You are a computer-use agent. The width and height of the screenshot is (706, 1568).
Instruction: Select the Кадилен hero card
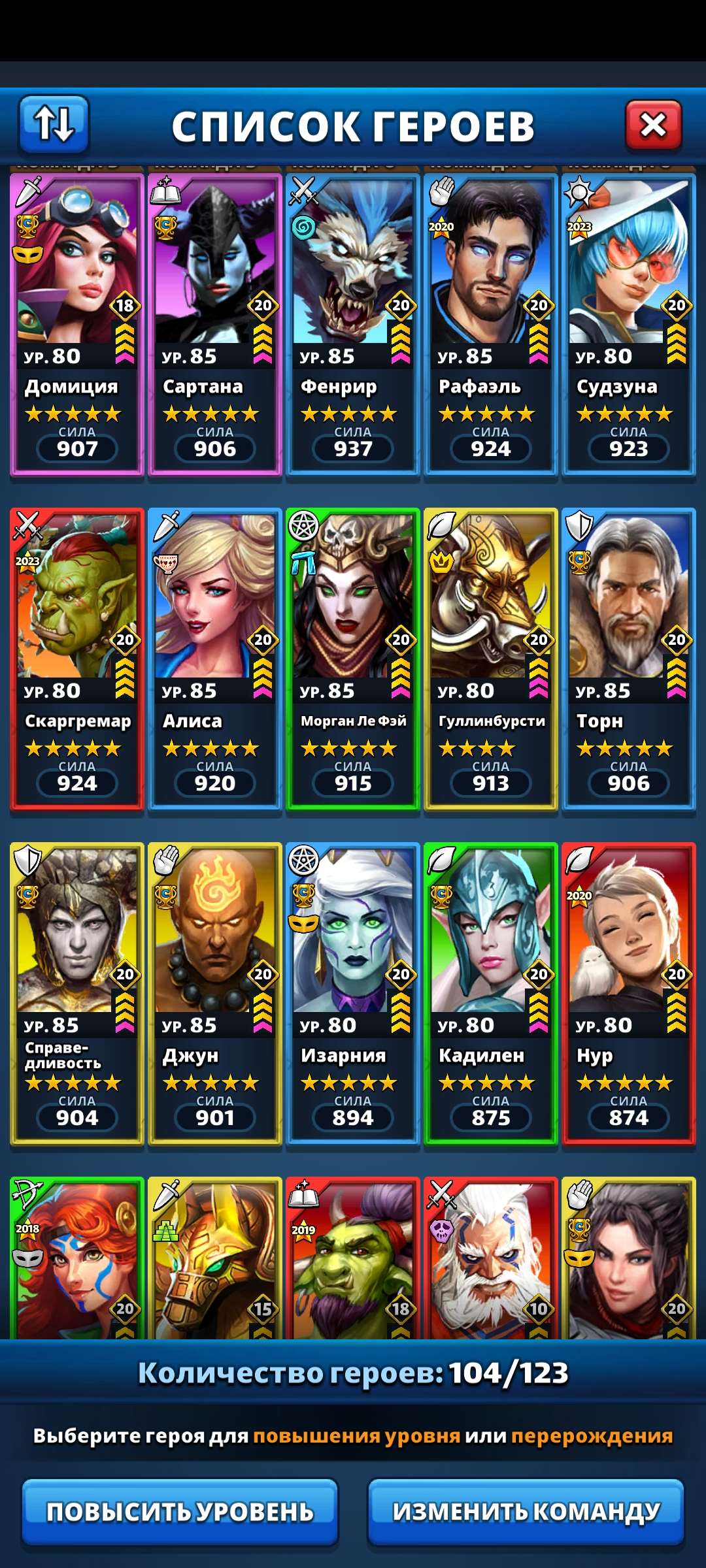[x=491, y=993]
